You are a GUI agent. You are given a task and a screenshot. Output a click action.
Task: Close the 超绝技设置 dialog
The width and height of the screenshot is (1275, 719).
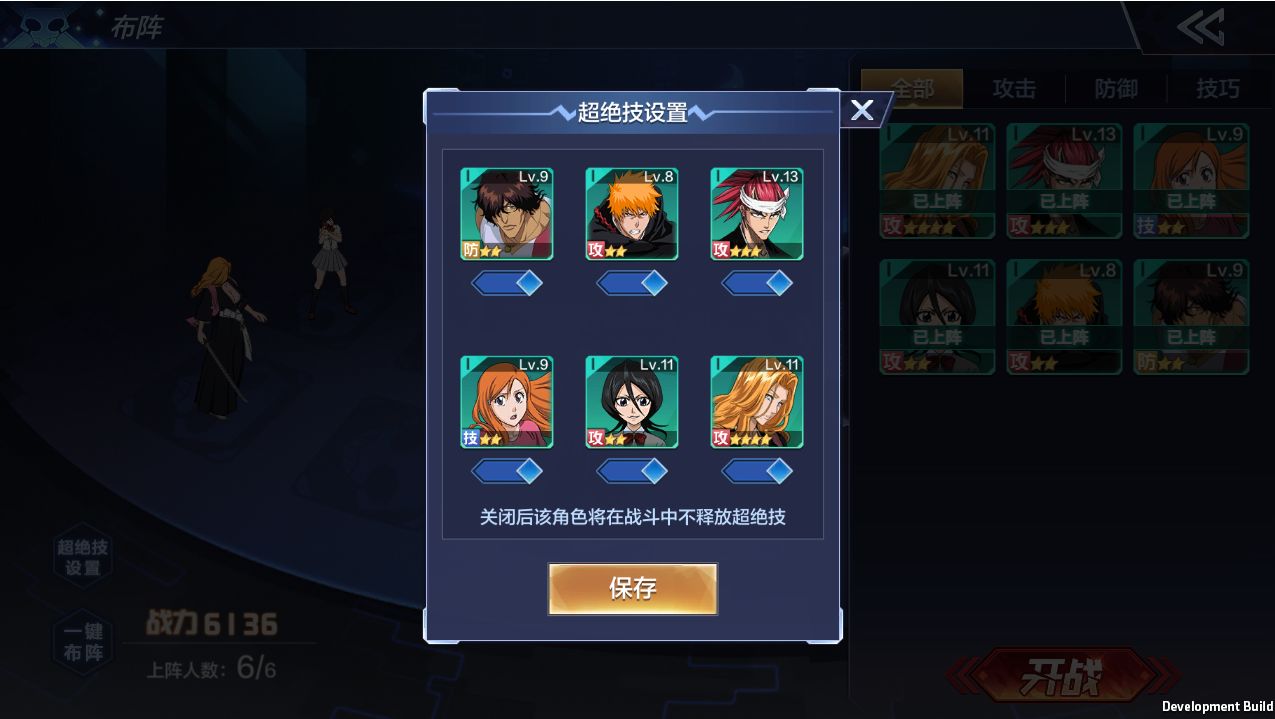[862, 110]
